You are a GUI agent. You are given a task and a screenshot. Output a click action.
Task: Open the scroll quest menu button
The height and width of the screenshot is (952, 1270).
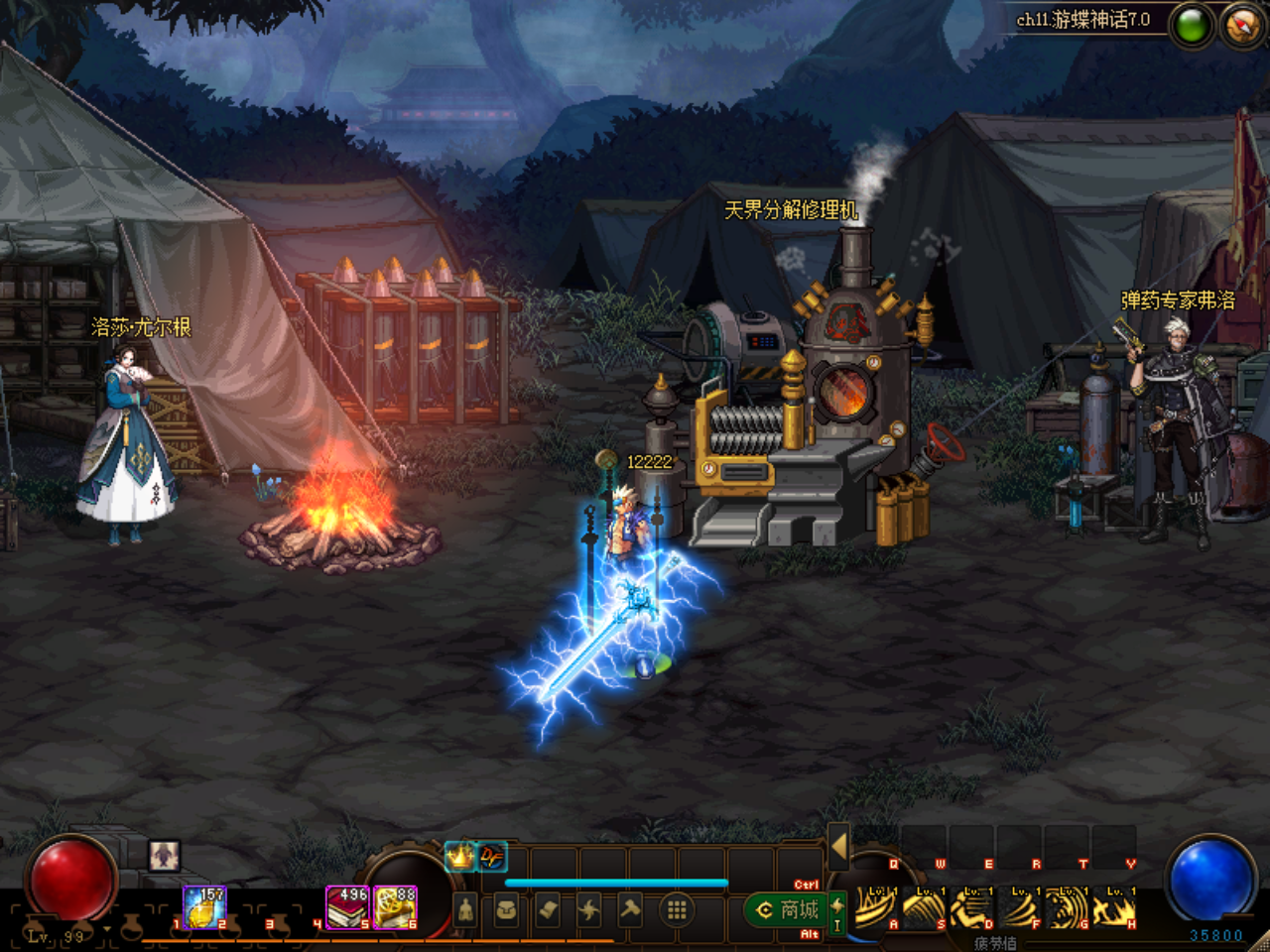[548, 909]
